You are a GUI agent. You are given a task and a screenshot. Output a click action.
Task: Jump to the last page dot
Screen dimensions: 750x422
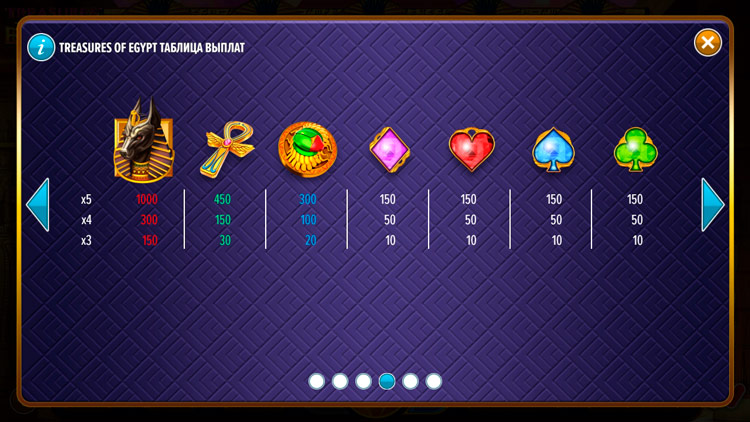click(x=434, y=381)
